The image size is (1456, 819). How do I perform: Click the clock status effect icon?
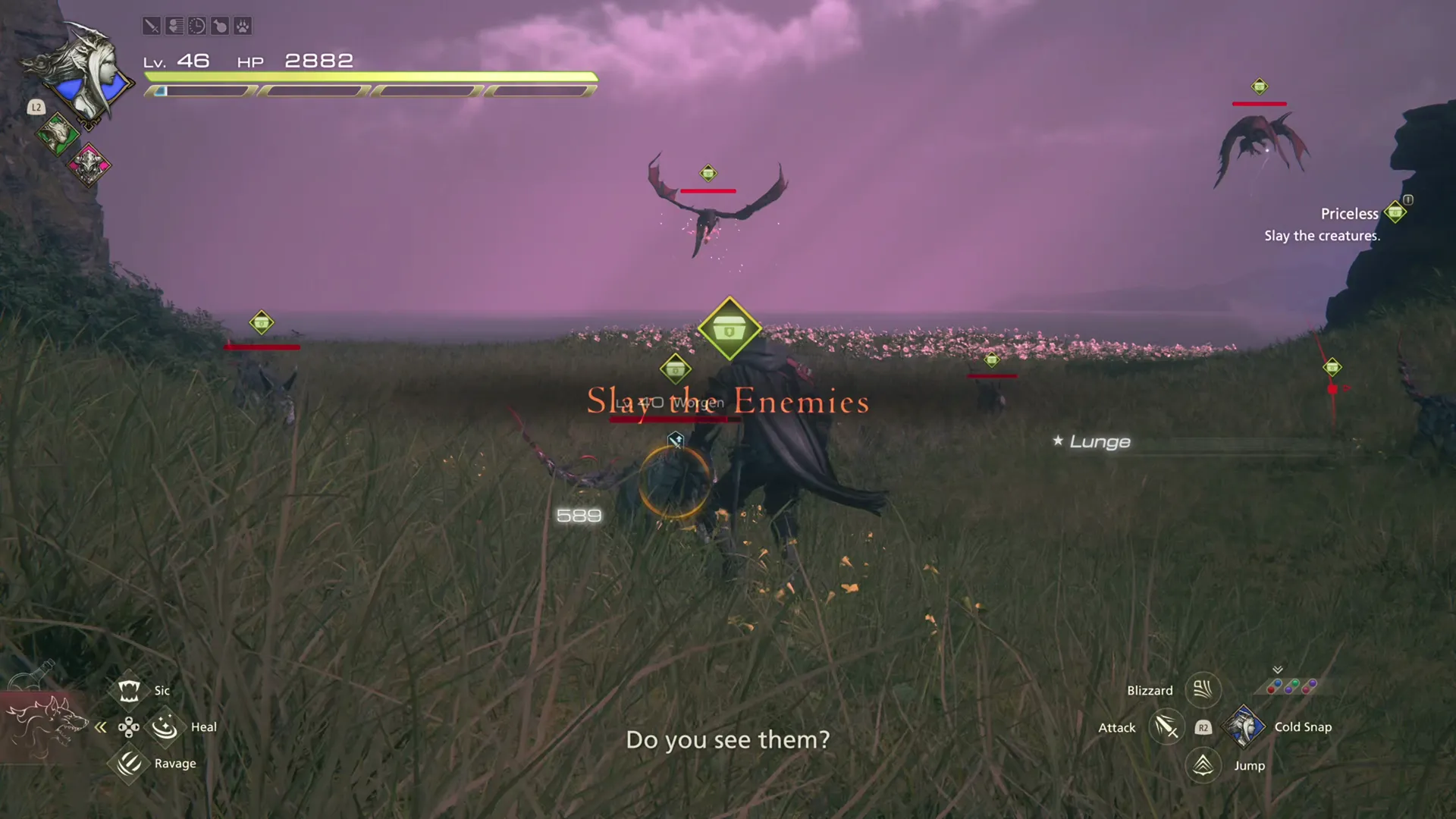click(x=196, y=26)
